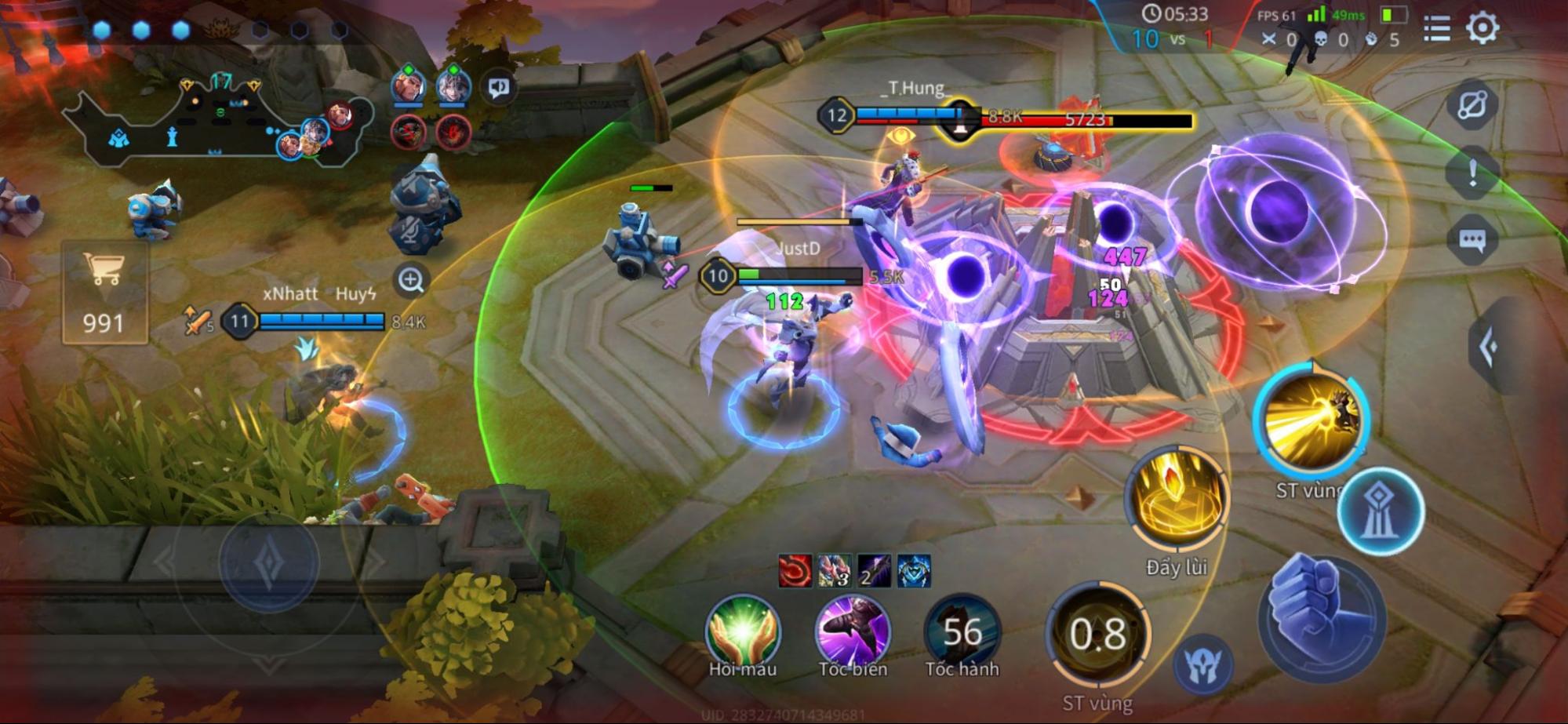Activate the Hồi máu heal spell
This screenshot has width=1568, height=724.
point(742,631)
